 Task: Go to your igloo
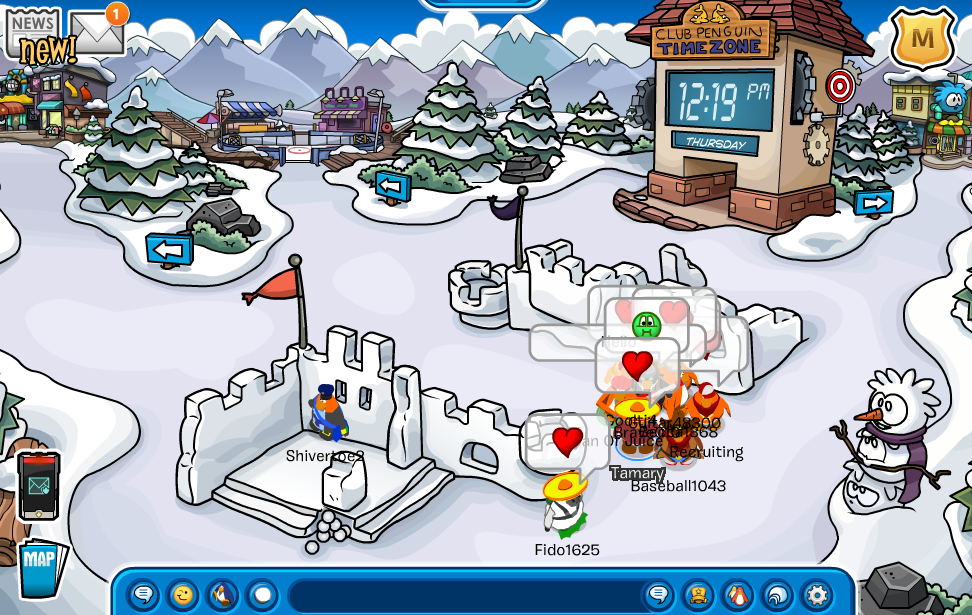777,595
